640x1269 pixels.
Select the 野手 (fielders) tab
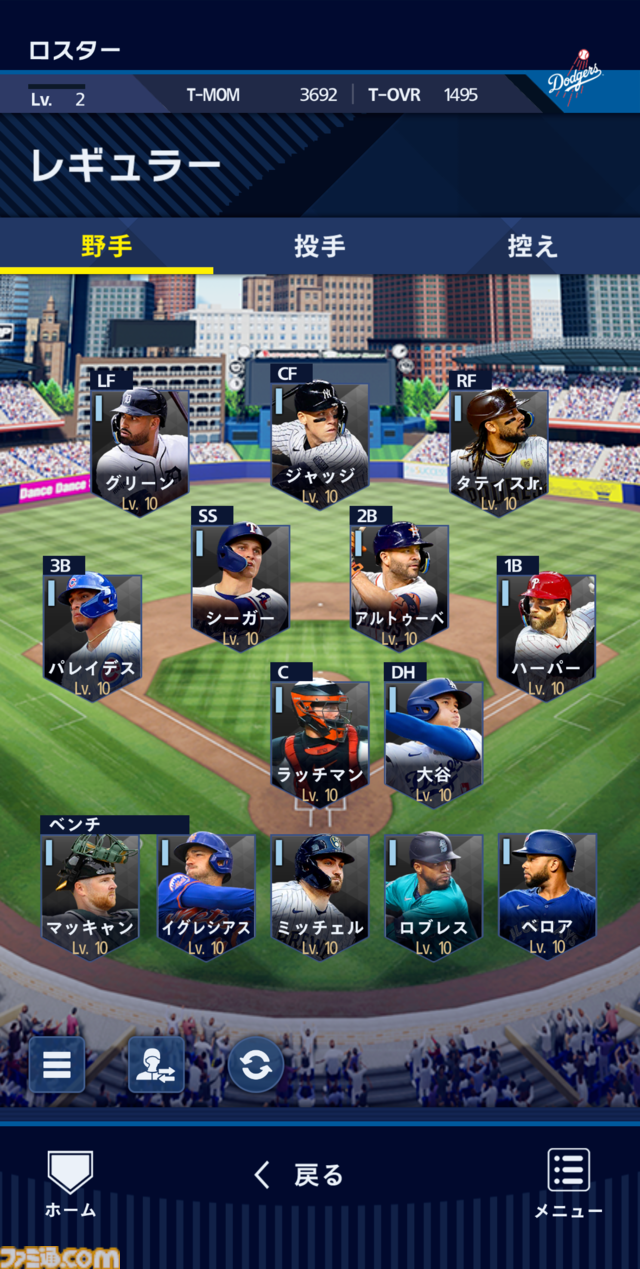click(x=106, y=246)
